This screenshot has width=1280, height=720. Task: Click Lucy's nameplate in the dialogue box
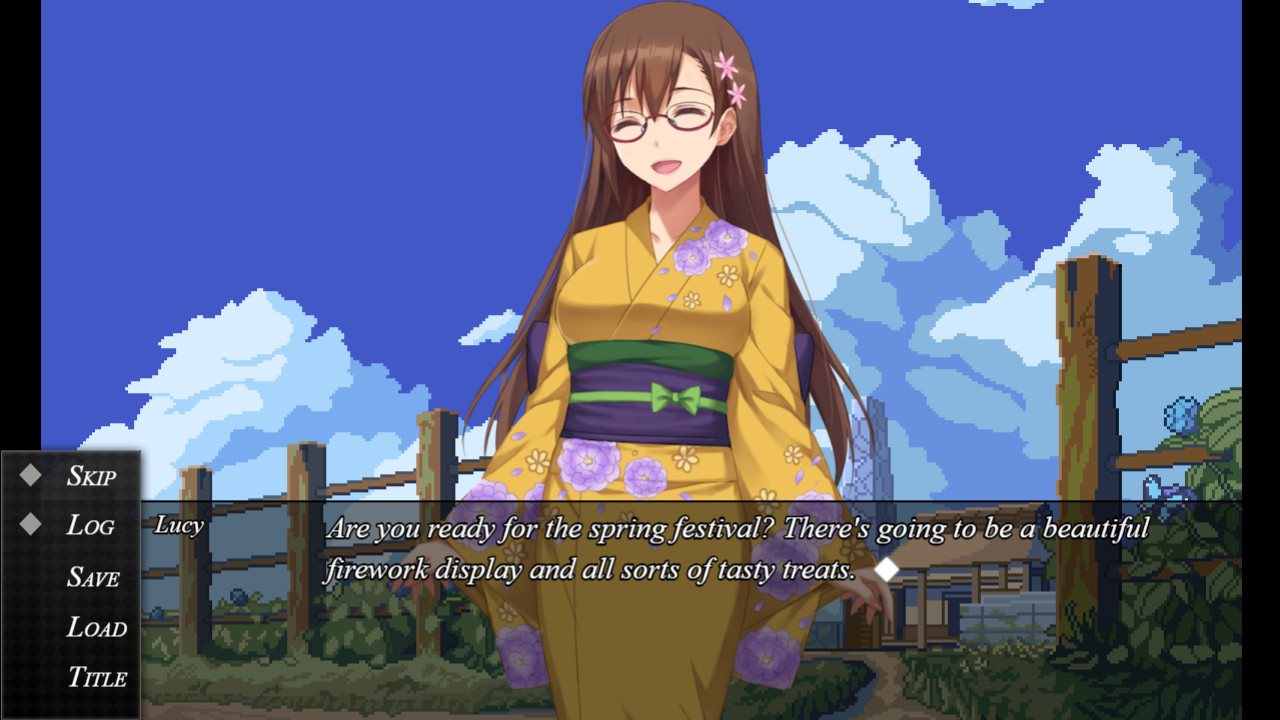coord(180,525)
